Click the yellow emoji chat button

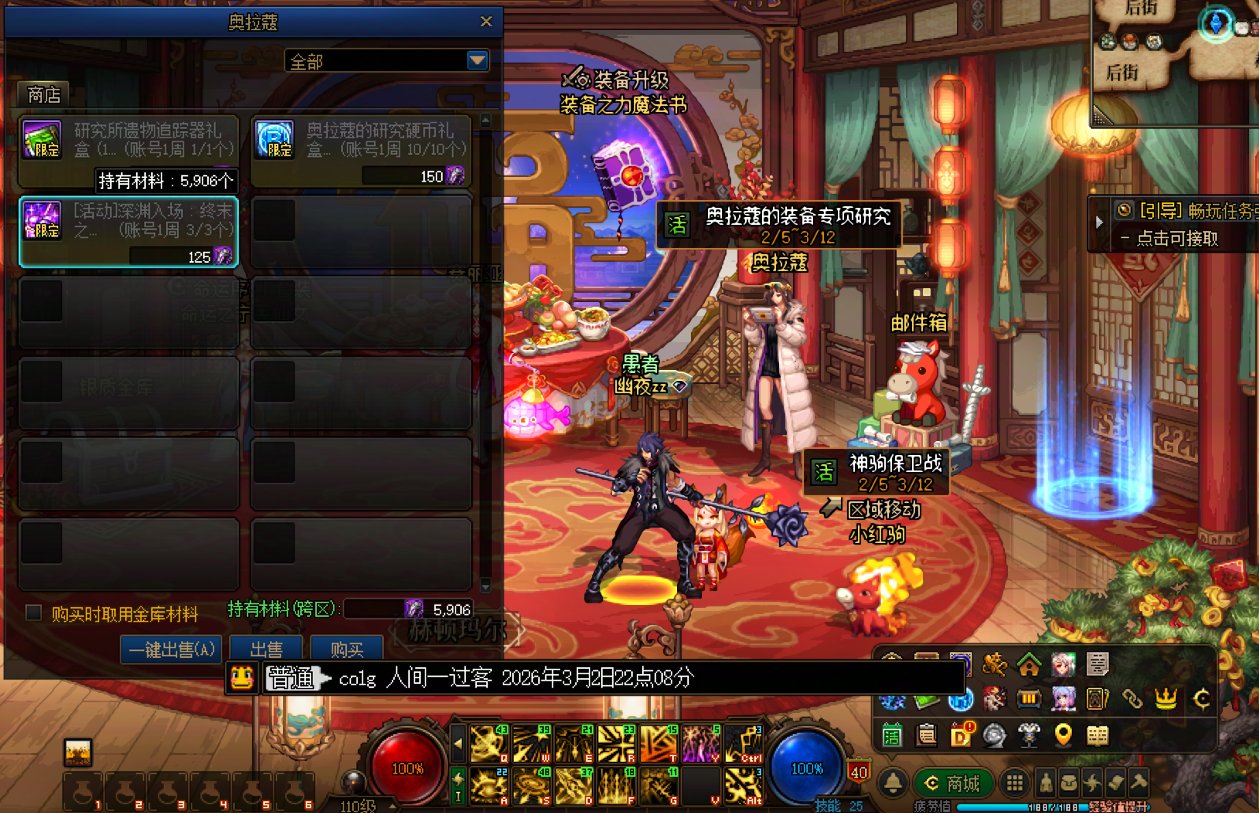[241, 678]
